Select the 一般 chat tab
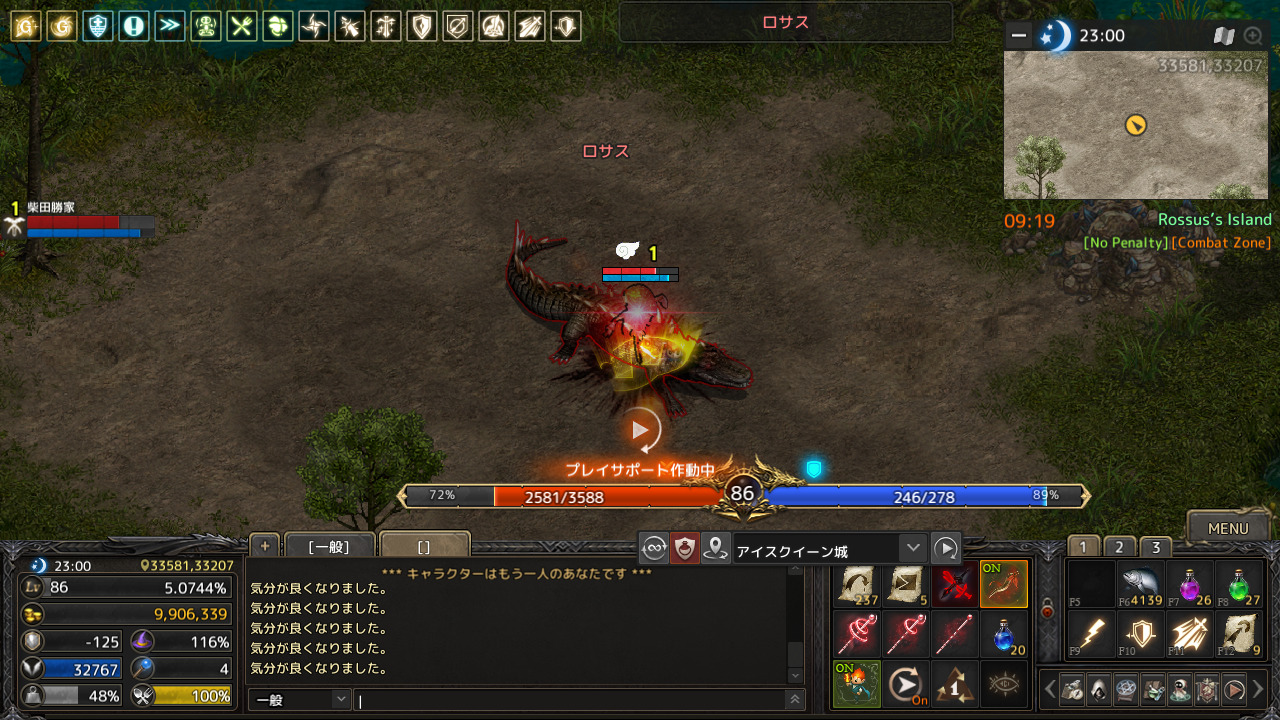Screen dimensions: 1280x720 click(x=328, y=546)
